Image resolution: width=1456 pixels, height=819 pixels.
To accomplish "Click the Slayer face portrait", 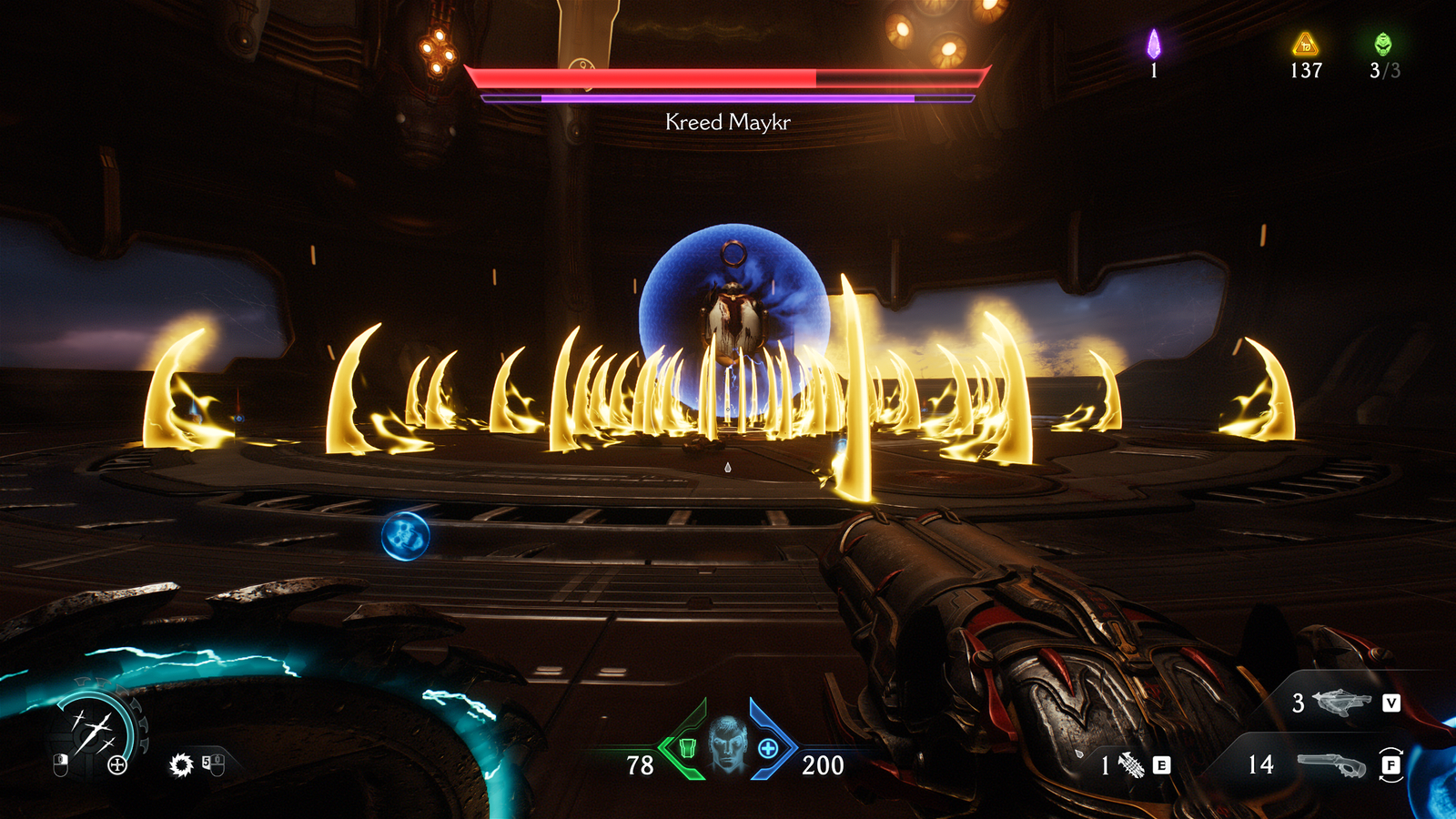I will (x=727, y=745).
